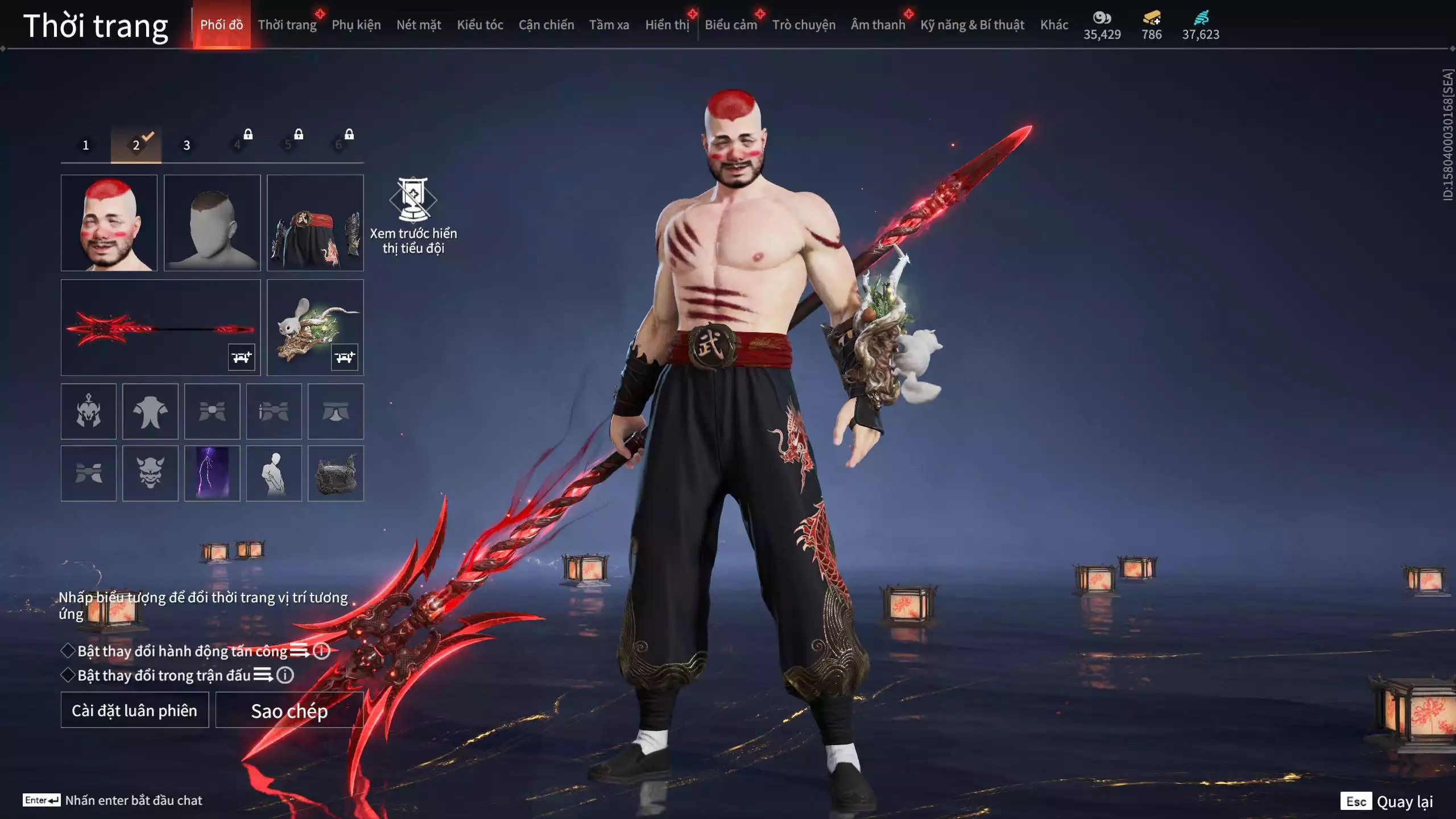Select the Kiểu tóc tab
The height and width of the screenshot is (819, 1456).
pyautogui.click(x=480, y=25)
